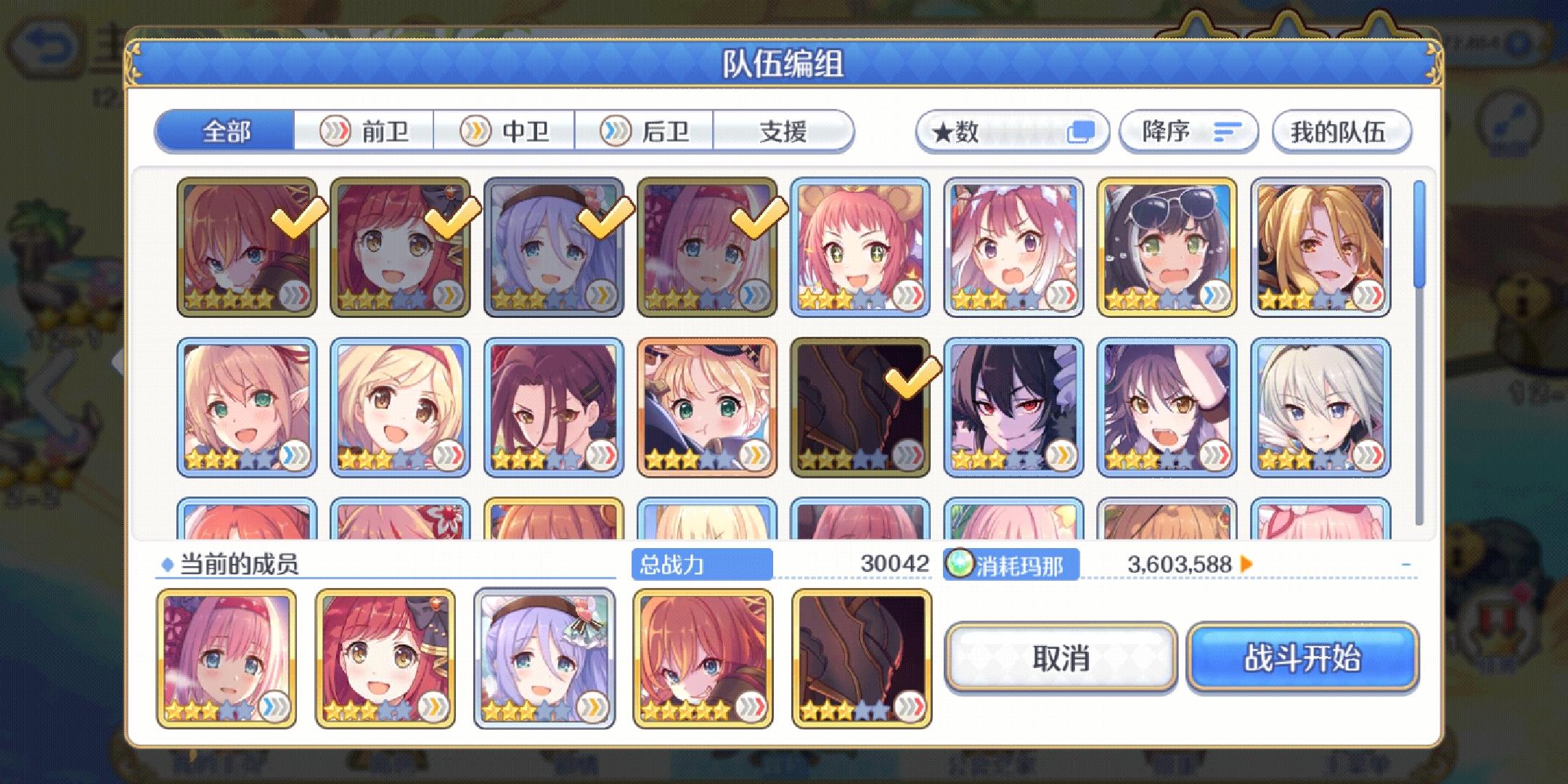
Task: Click the 取消 cancel button
Action: pos(1060,657)
